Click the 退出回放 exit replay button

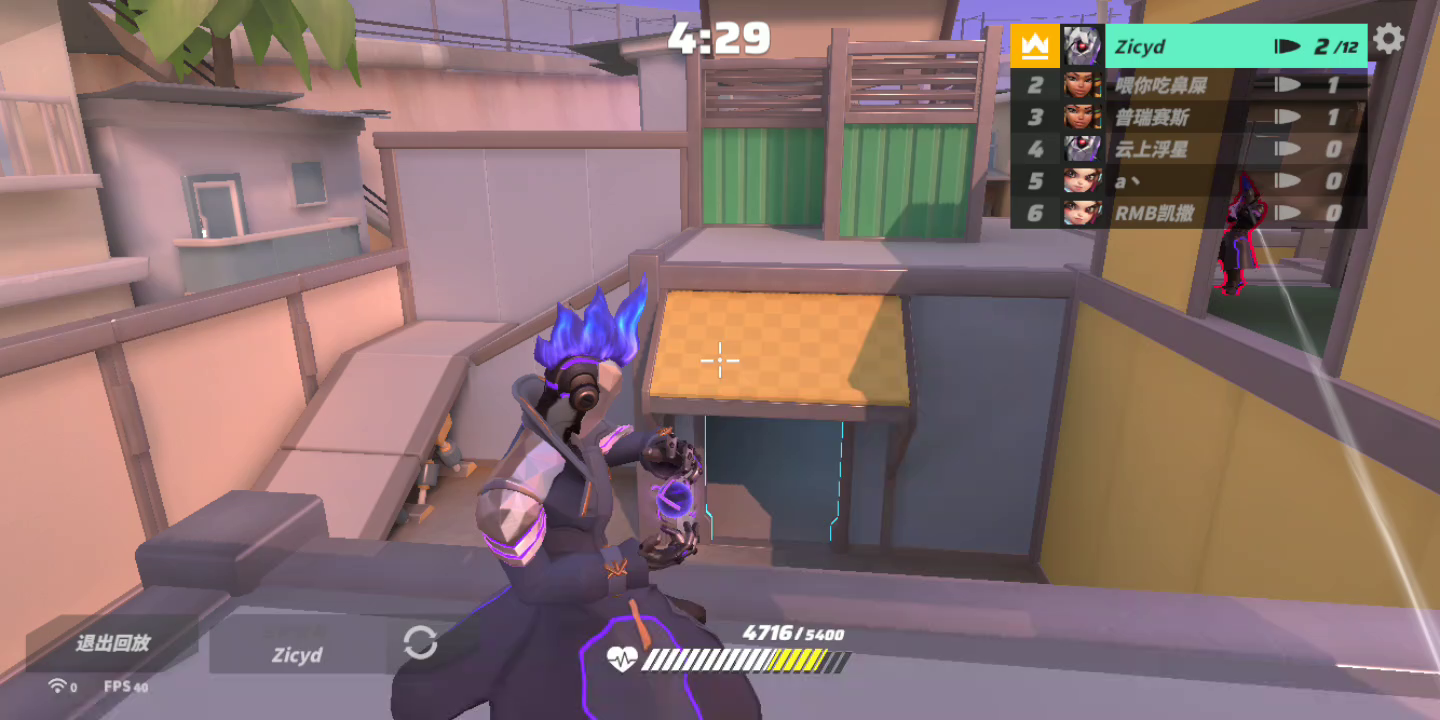point(112,643)
